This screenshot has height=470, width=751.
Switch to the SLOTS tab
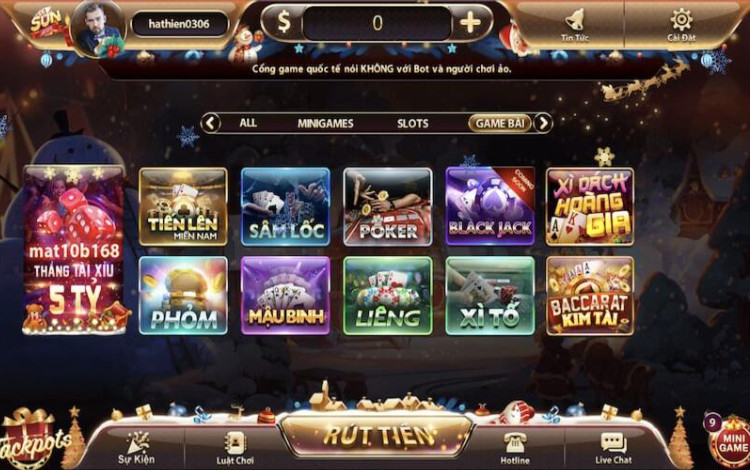(413, 124)
